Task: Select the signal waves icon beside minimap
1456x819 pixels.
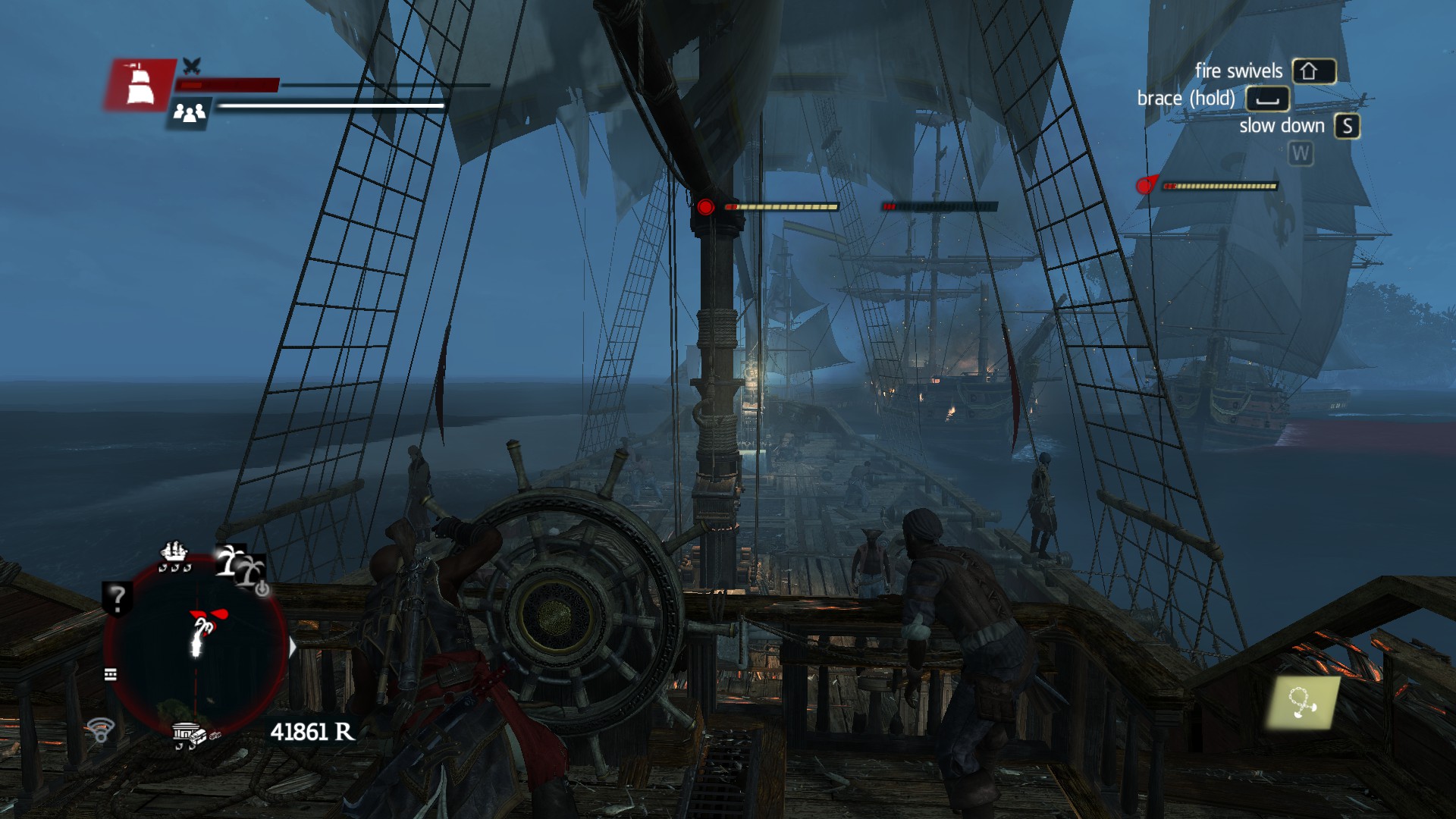Action: point(100,730)
